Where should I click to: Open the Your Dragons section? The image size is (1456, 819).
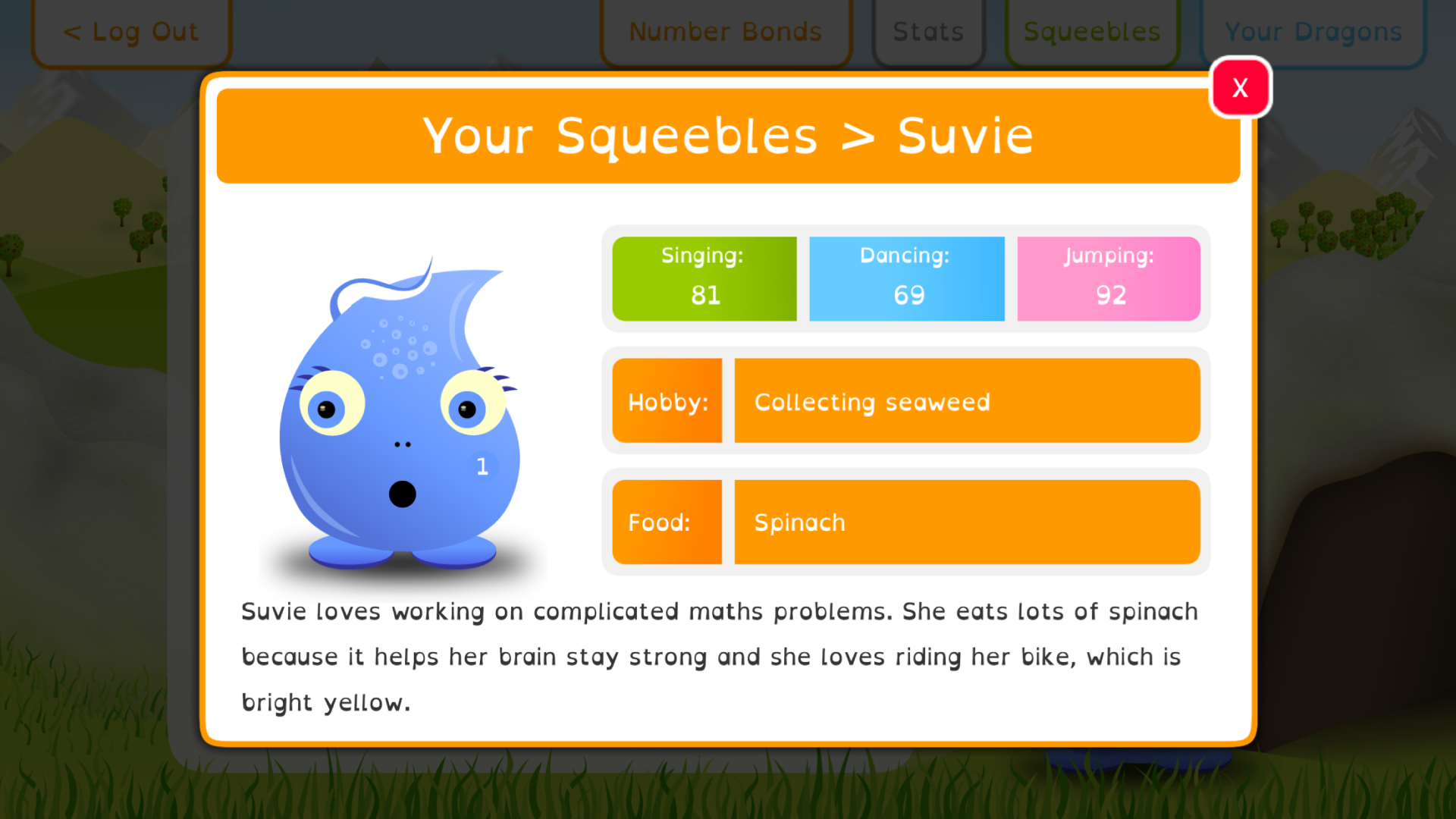click(x=1313, y=32)
